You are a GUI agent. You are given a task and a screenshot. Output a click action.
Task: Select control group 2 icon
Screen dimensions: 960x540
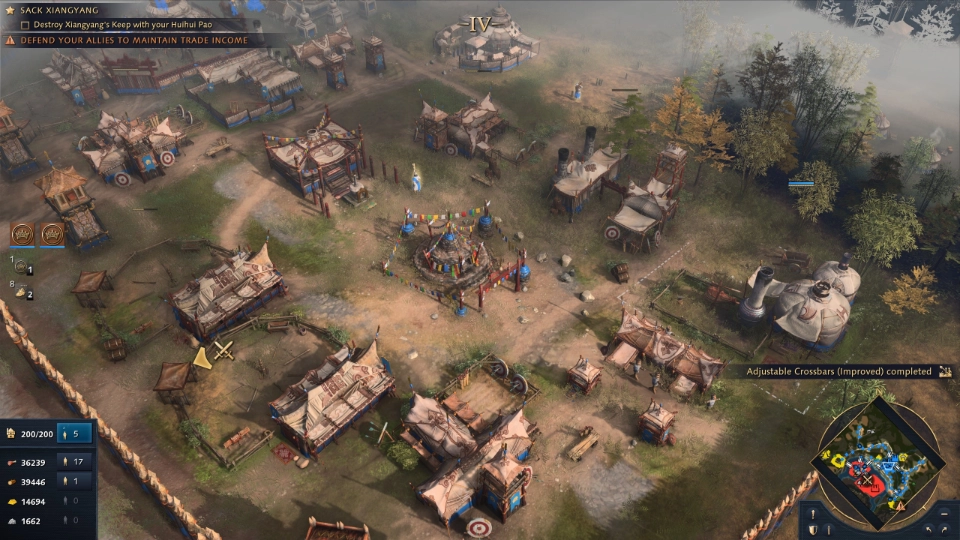click(x=22, y=293)
